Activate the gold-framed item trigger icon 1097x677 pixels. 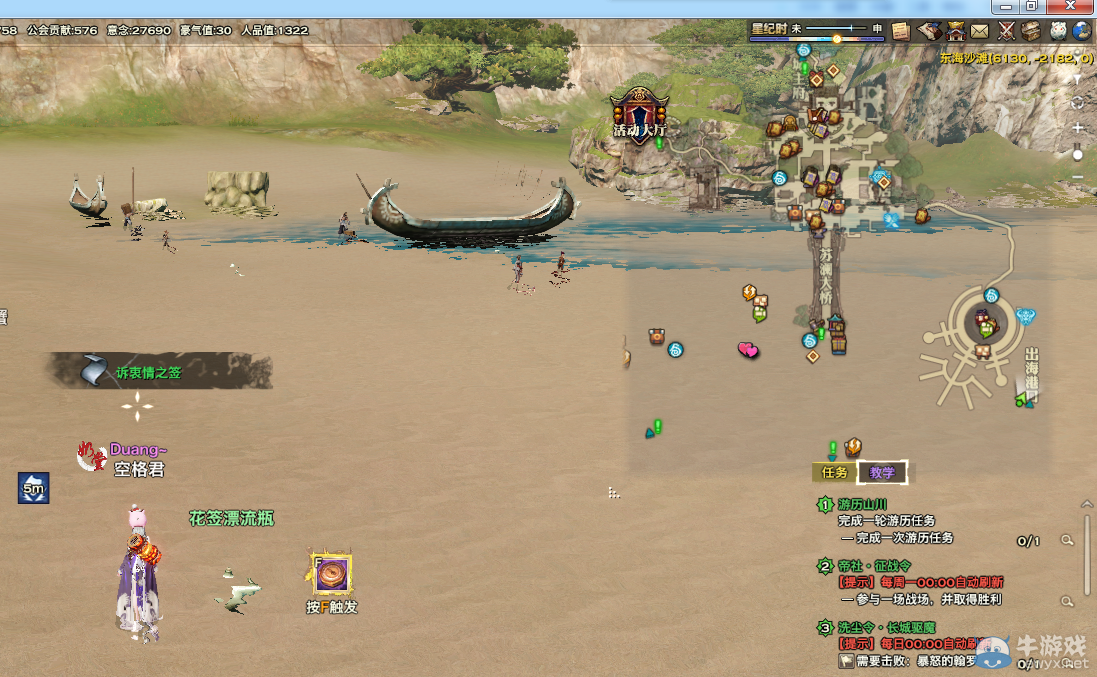point(330,573)
